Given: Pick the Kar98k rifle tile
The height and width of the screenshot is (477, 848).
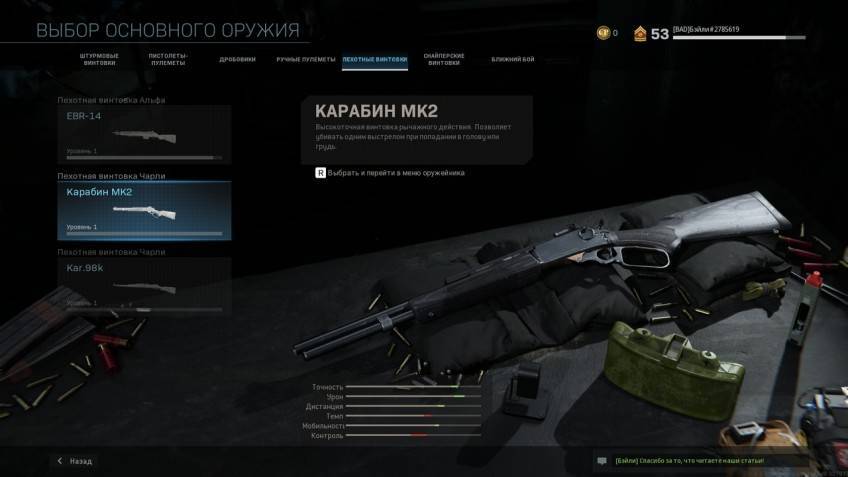Looking at the screenshot, I should (x=144, y=283).
